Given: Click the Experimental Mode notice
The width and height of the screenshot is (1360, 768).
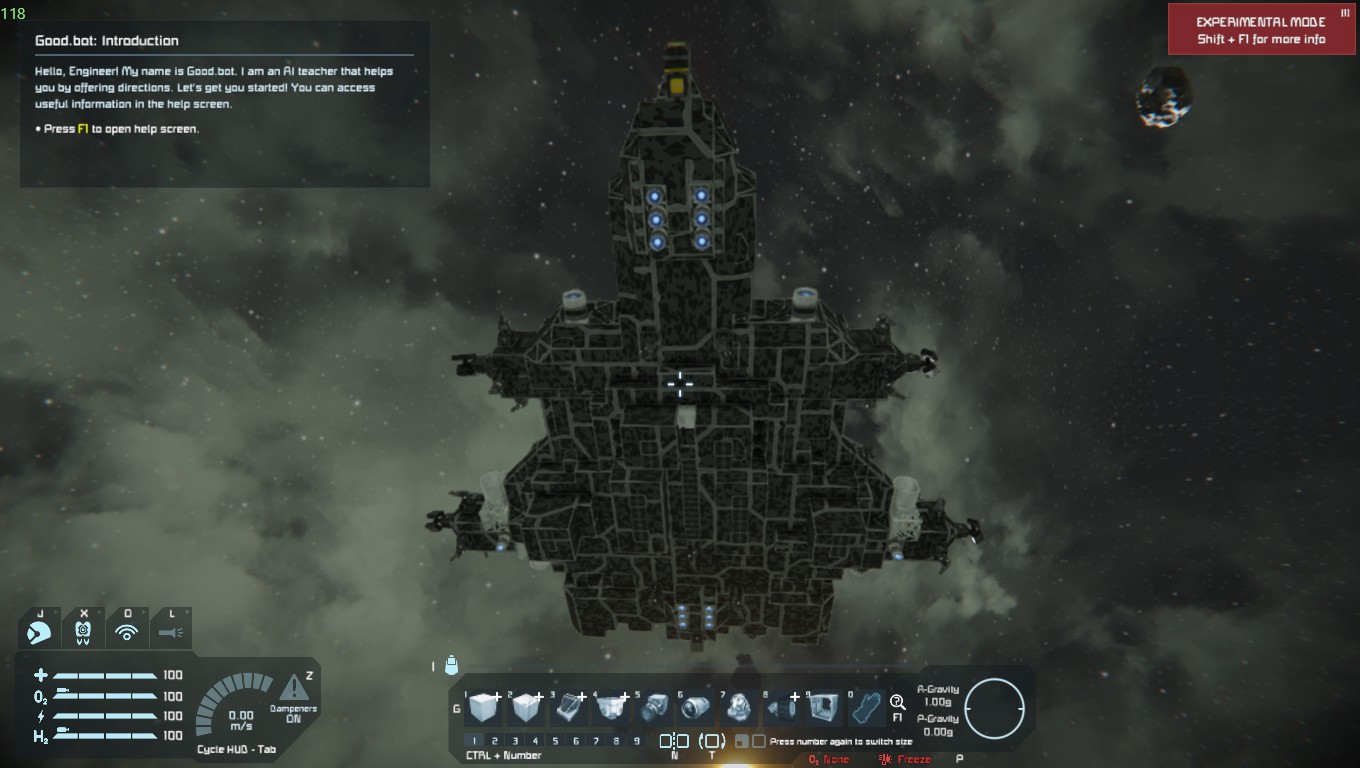Looking at the screenshot, I should (x=1260, y=30).
